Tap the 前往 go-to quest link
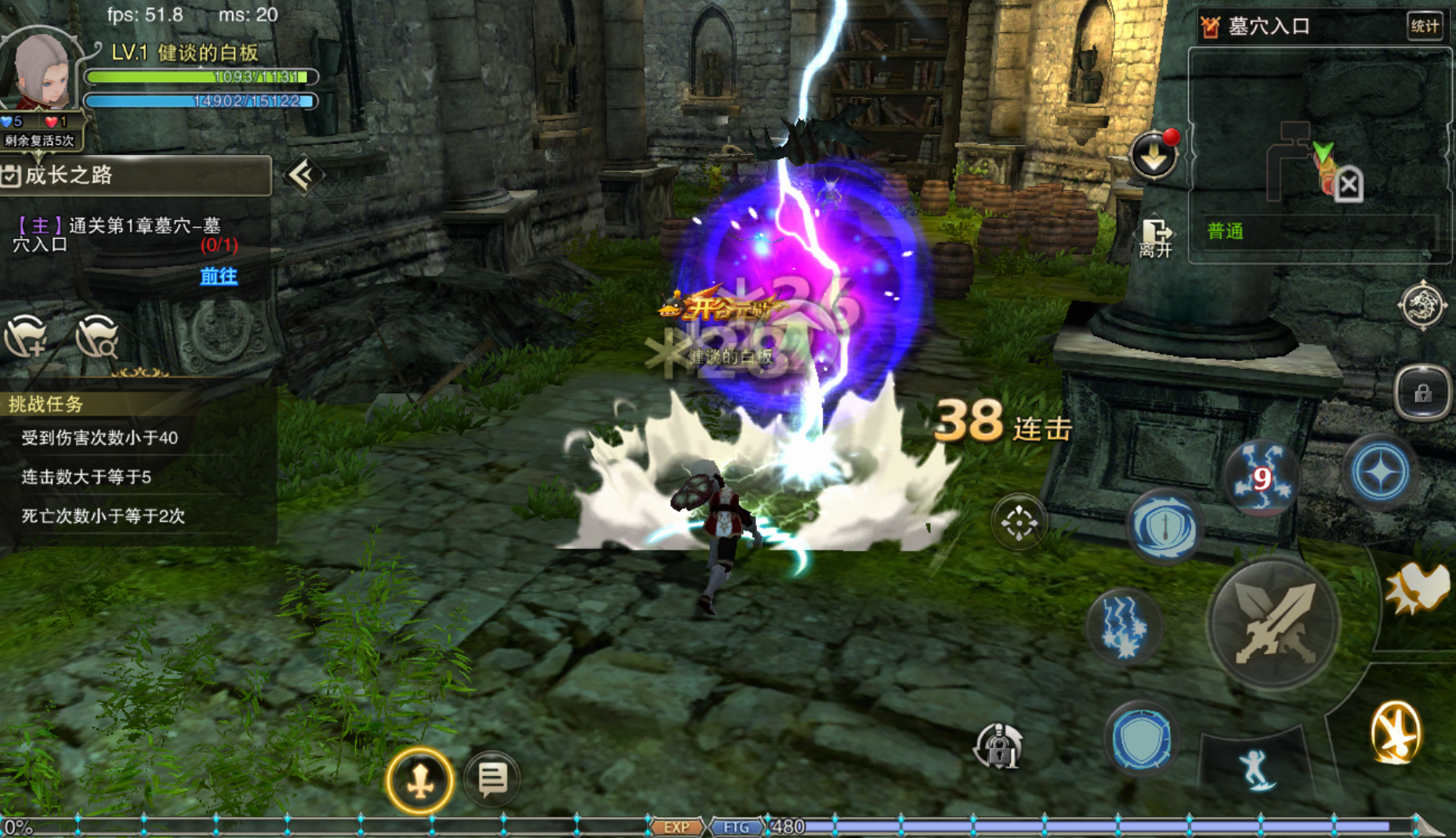 coord(219,276)
